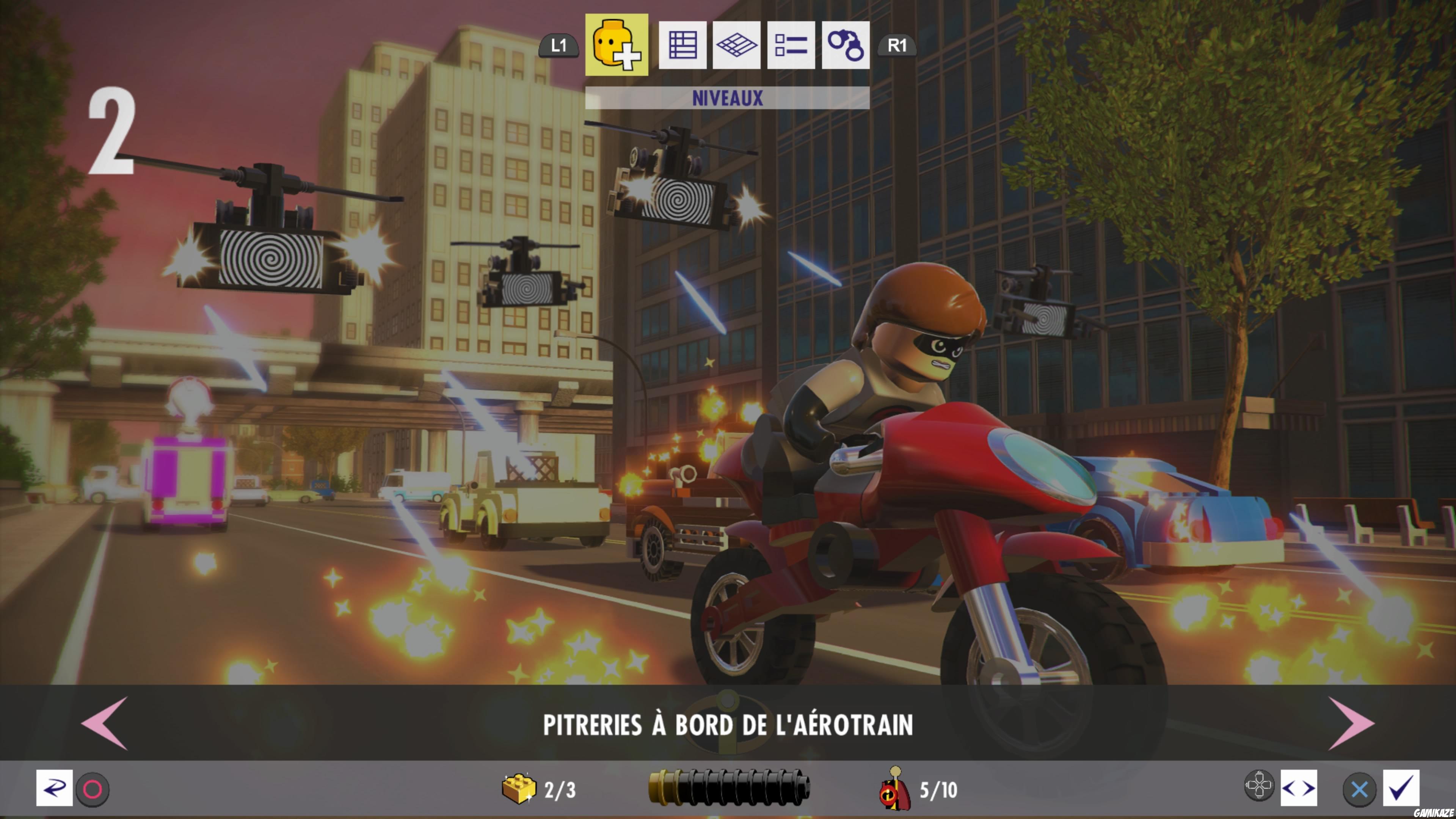Select the handcuffs crime icon
This screenshot has height=819, width=1456.
point(844,45)
